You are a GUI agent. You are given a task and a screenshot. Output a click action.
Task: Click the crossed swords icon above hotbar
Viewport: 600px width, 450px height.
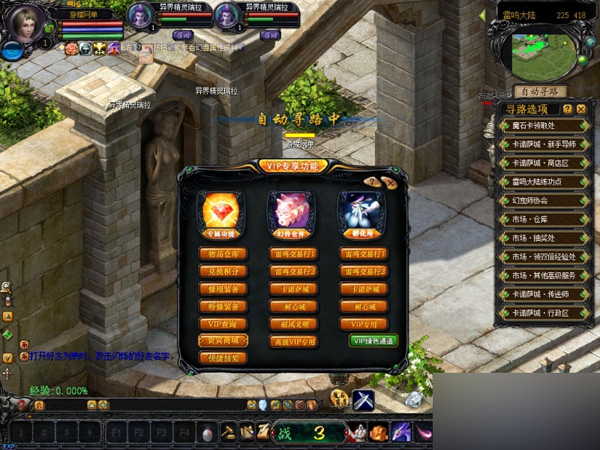(363, 400)
